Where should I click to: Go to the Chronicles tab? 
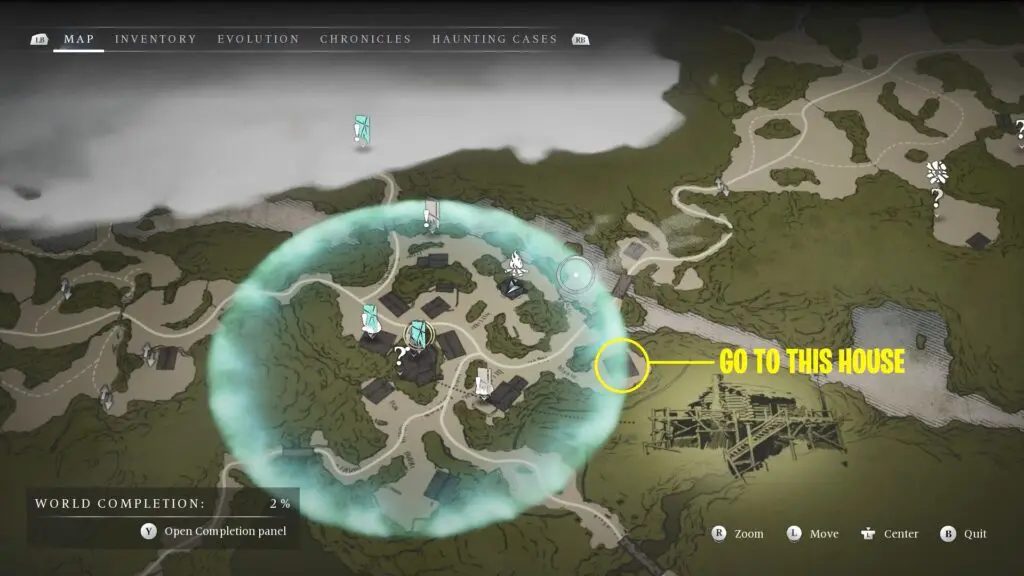click(x=365, y=39)
